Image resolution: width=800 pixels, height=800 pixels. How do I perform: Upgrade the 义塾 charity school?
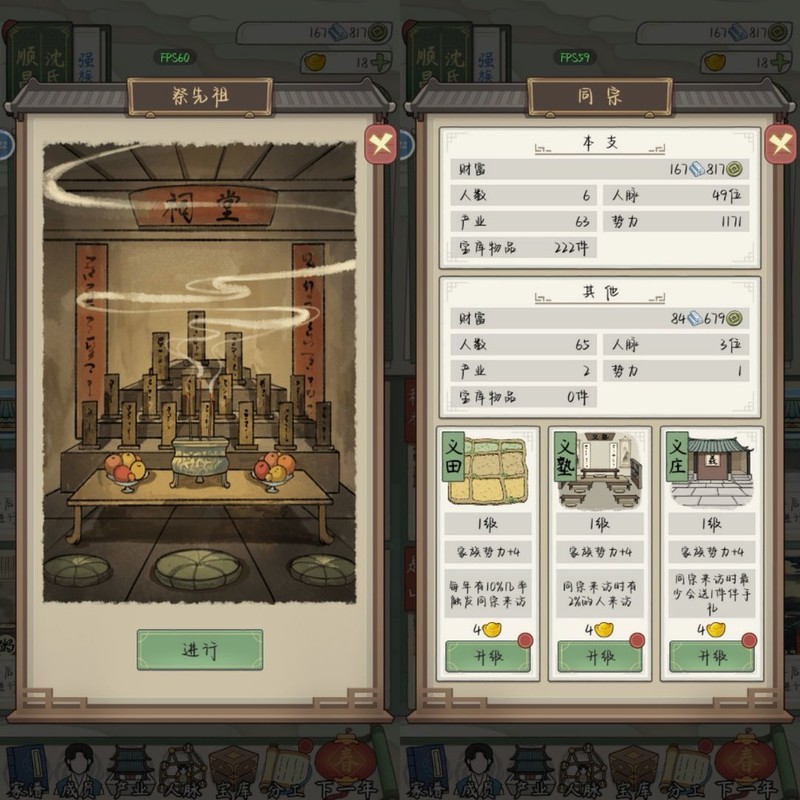599,656
